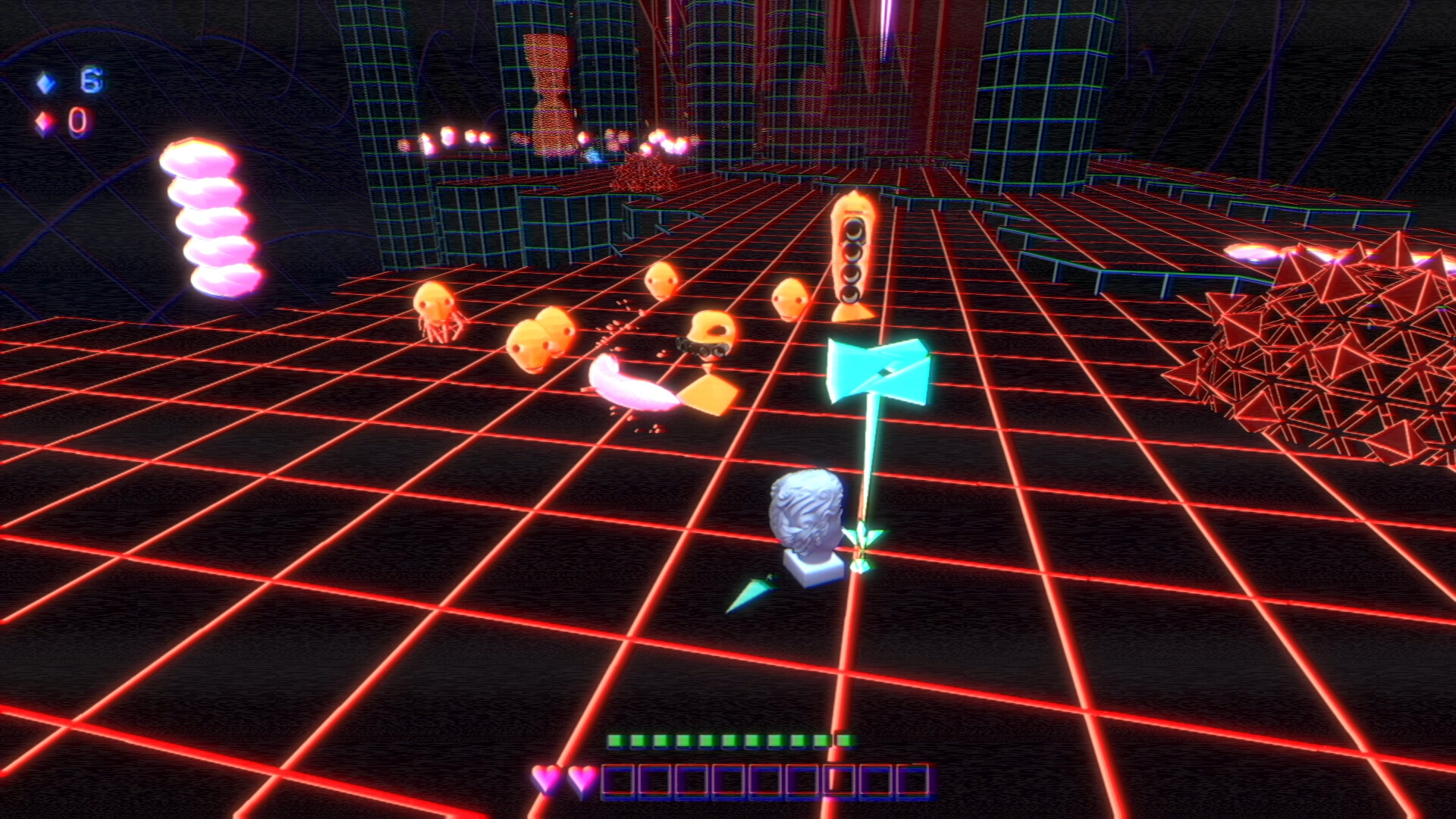The image size is (1456, 819).
Task: Select the second heart in the health display
Action: [x=579, y=778]
